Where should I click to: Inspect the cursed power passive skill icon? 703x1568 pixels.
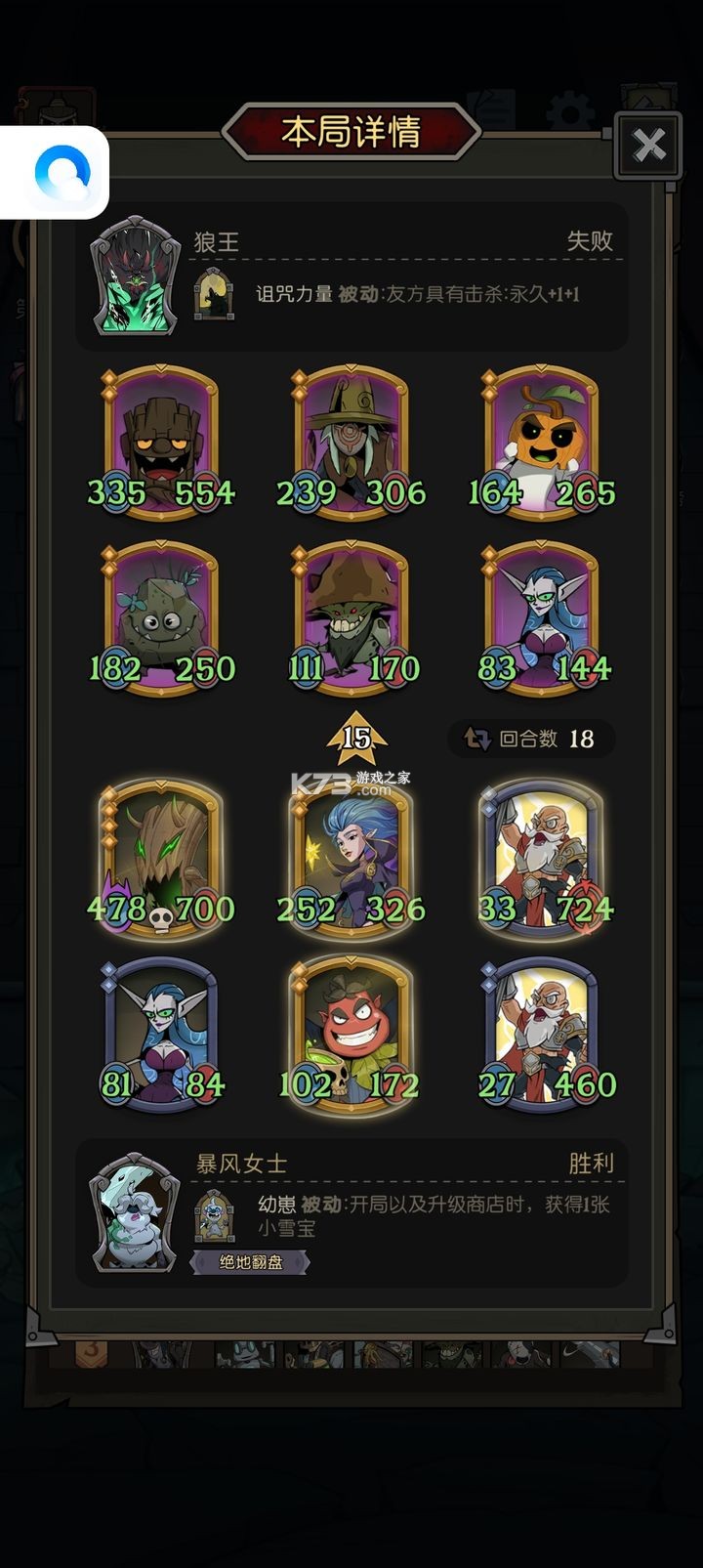[x=214, y=294]
